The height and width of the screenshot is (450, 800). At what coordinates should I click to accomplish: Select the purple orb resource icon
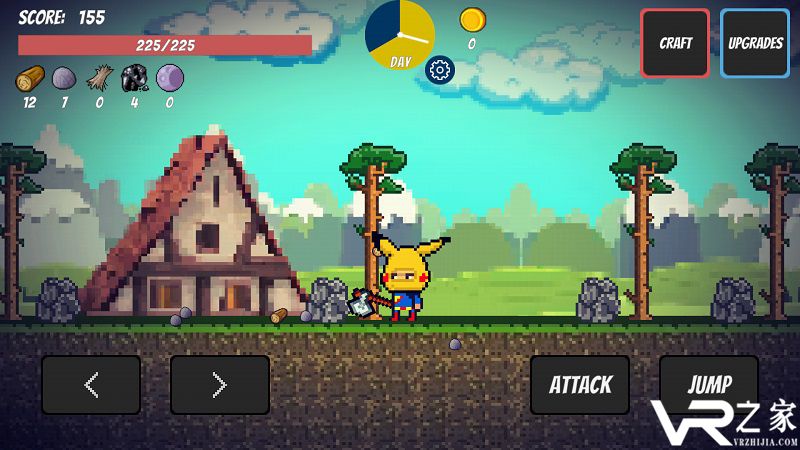coord(169,78)
